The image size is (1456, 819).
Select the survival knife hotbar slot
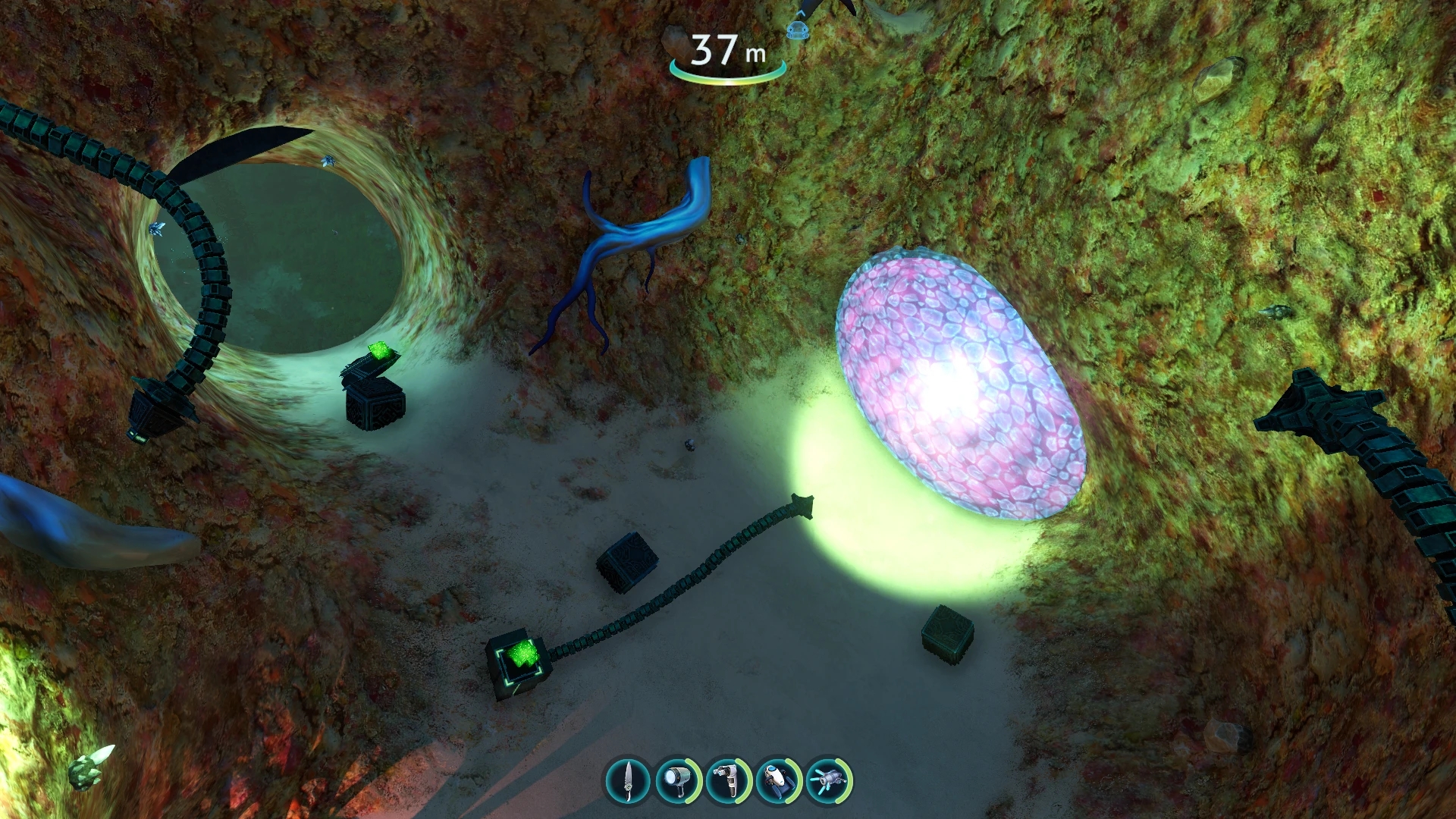(628, 780)
